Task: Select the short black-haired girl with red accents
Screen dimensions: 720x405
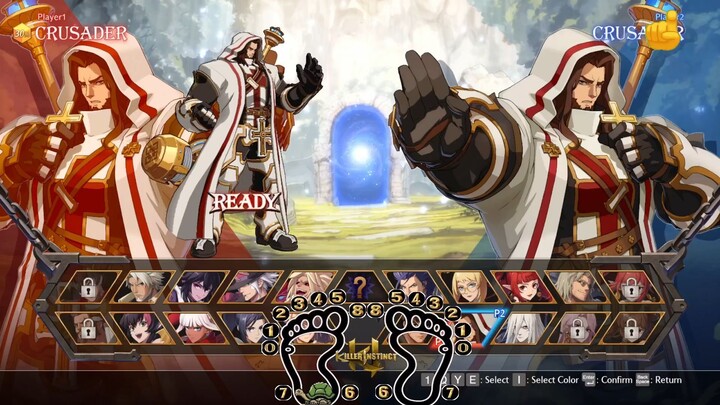Action: point(140,327)
